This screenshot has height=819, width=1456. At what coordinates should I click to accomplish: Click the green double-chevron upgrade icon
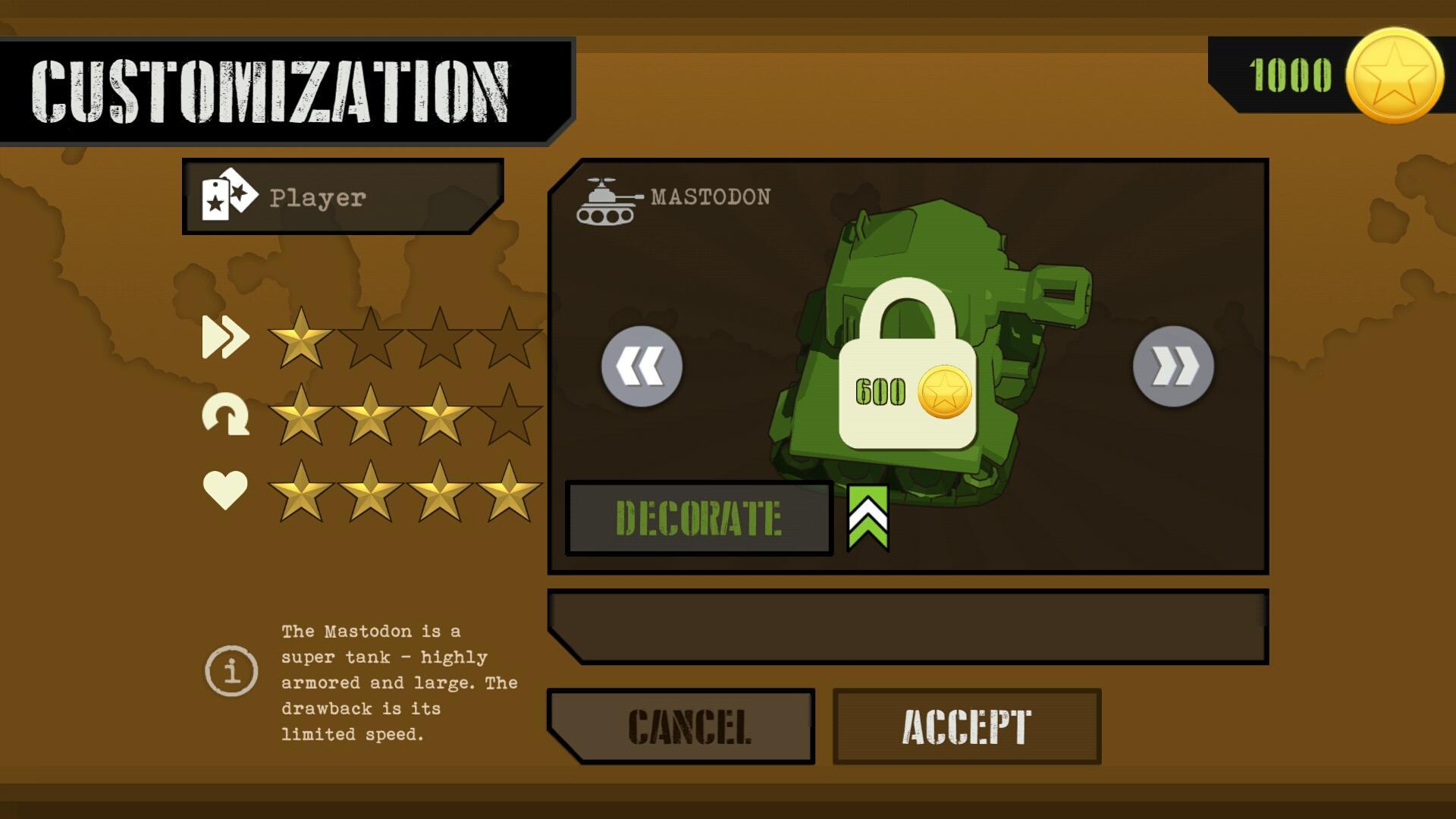coord(868,519)
